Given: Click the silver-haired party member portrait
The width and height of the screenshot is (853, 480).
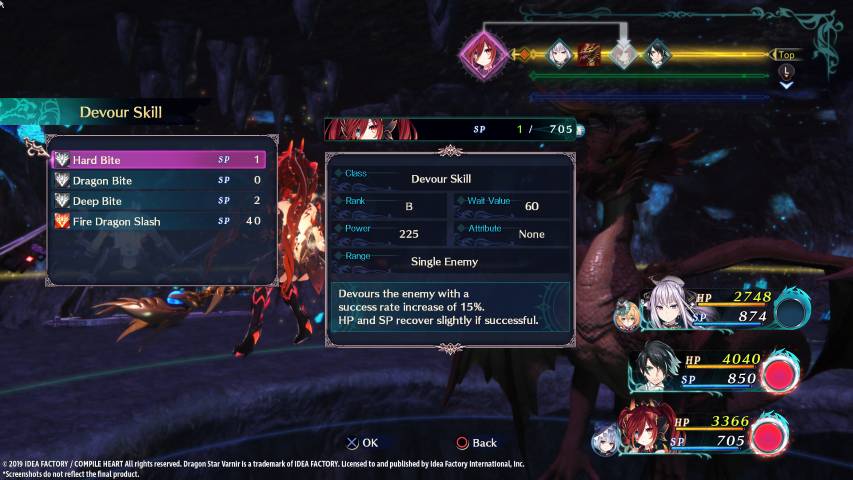Looking at the screenshot, I should coord(668,304).
